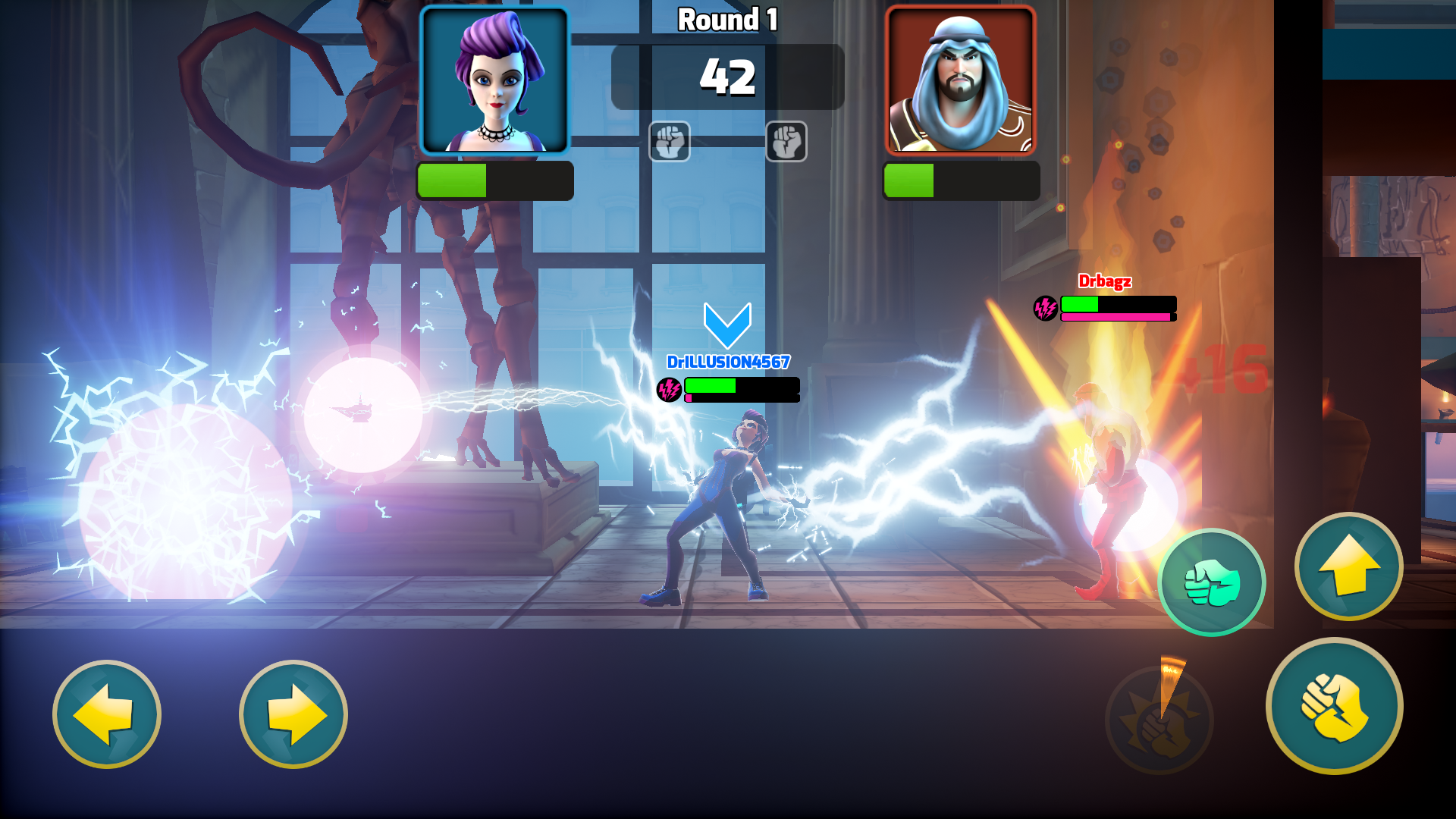This screenshot has height=819, width=1456.
Task: Tap the pink energy icon beside Drbagz's bar
Action: coord(1046,307)
